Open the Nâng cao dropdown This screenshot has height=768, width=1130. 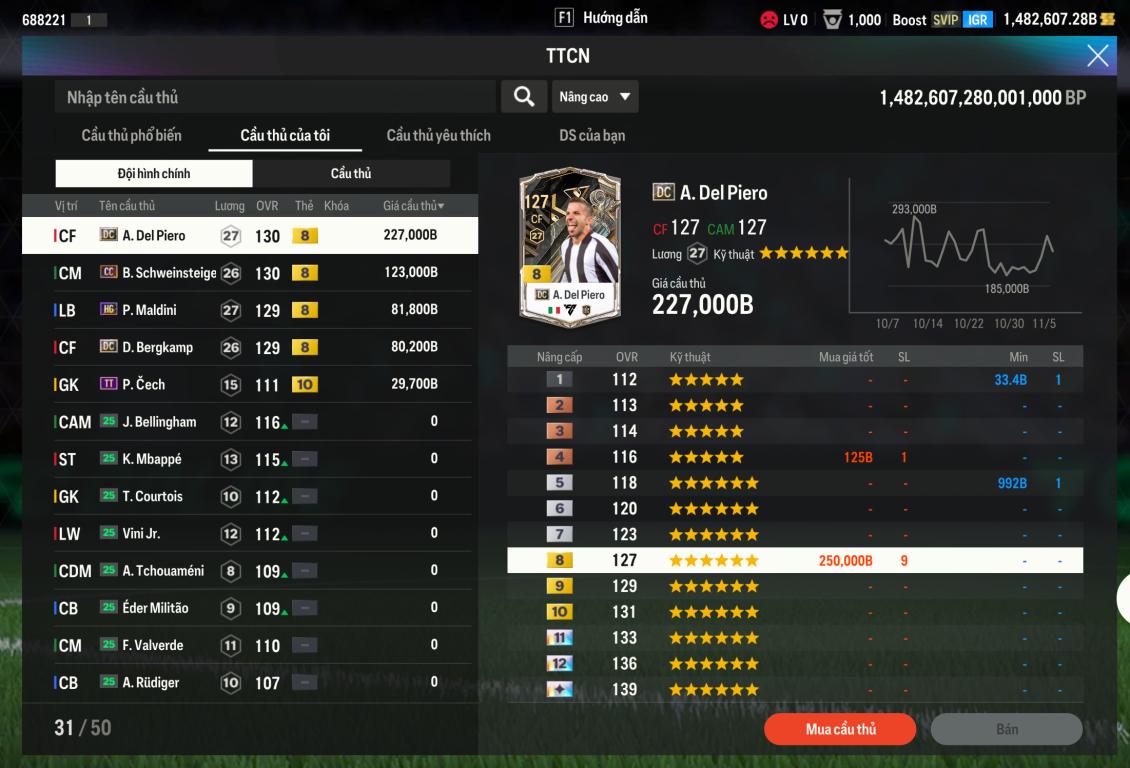pyautogui.click(x=595, y=97)
